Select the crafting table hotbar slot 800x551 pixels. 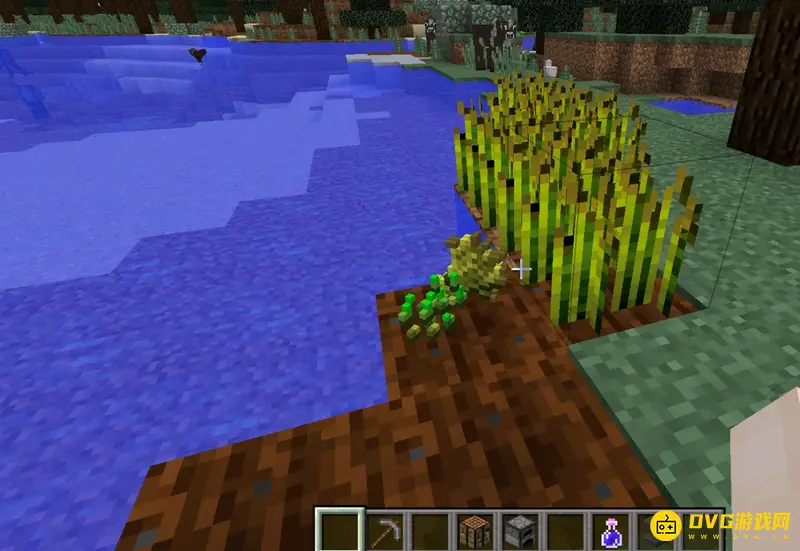476,530
